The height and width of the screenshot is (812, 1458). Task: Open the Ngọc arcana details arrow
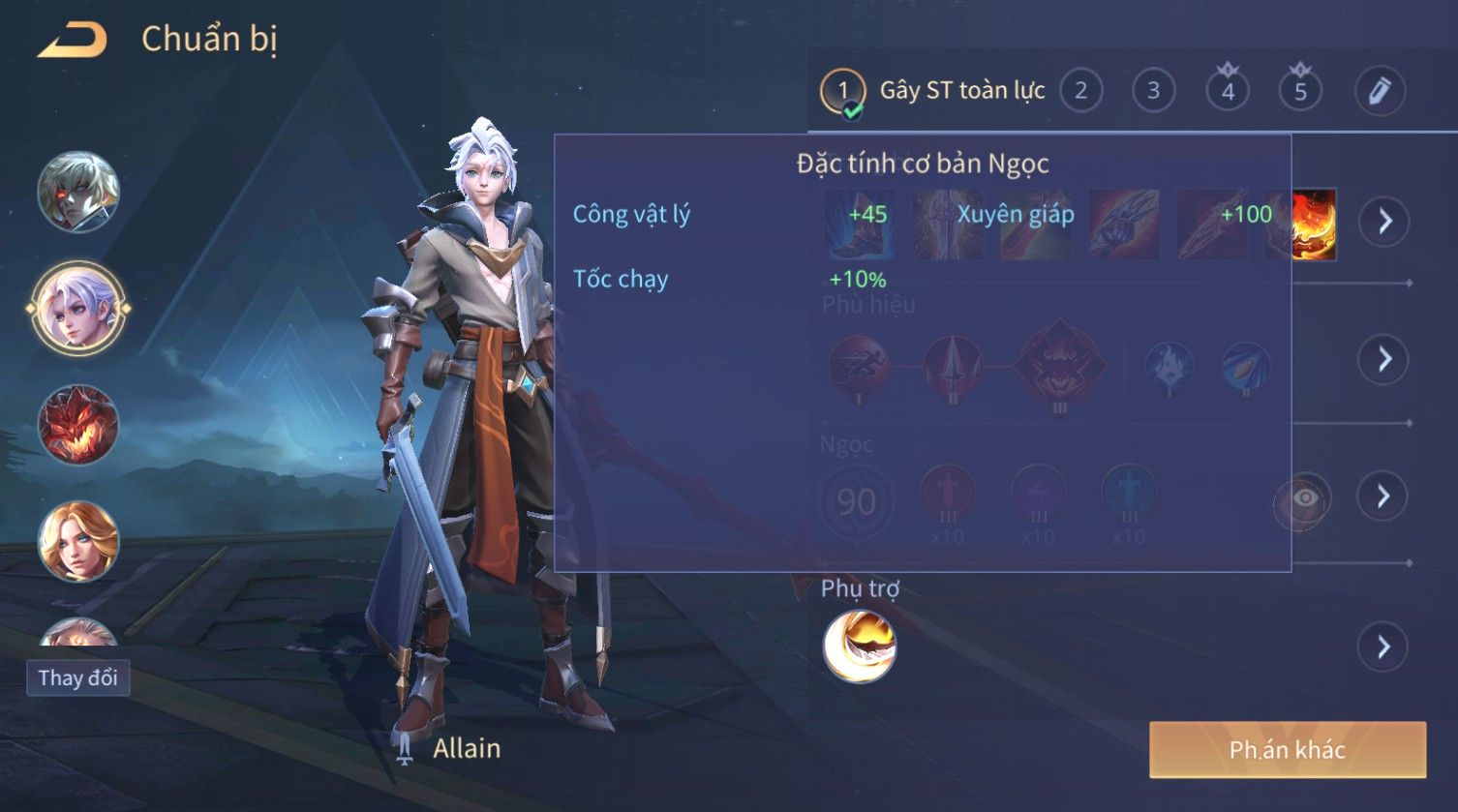1383,496
